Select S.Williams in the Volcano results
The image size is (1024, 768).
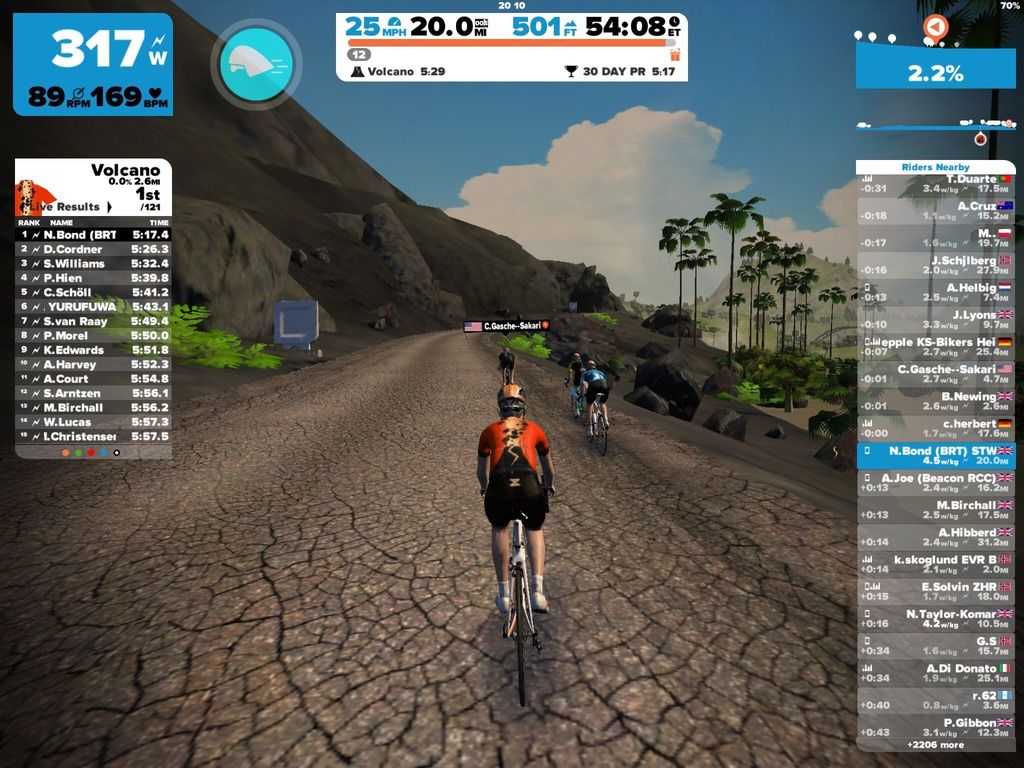point(93,263)
